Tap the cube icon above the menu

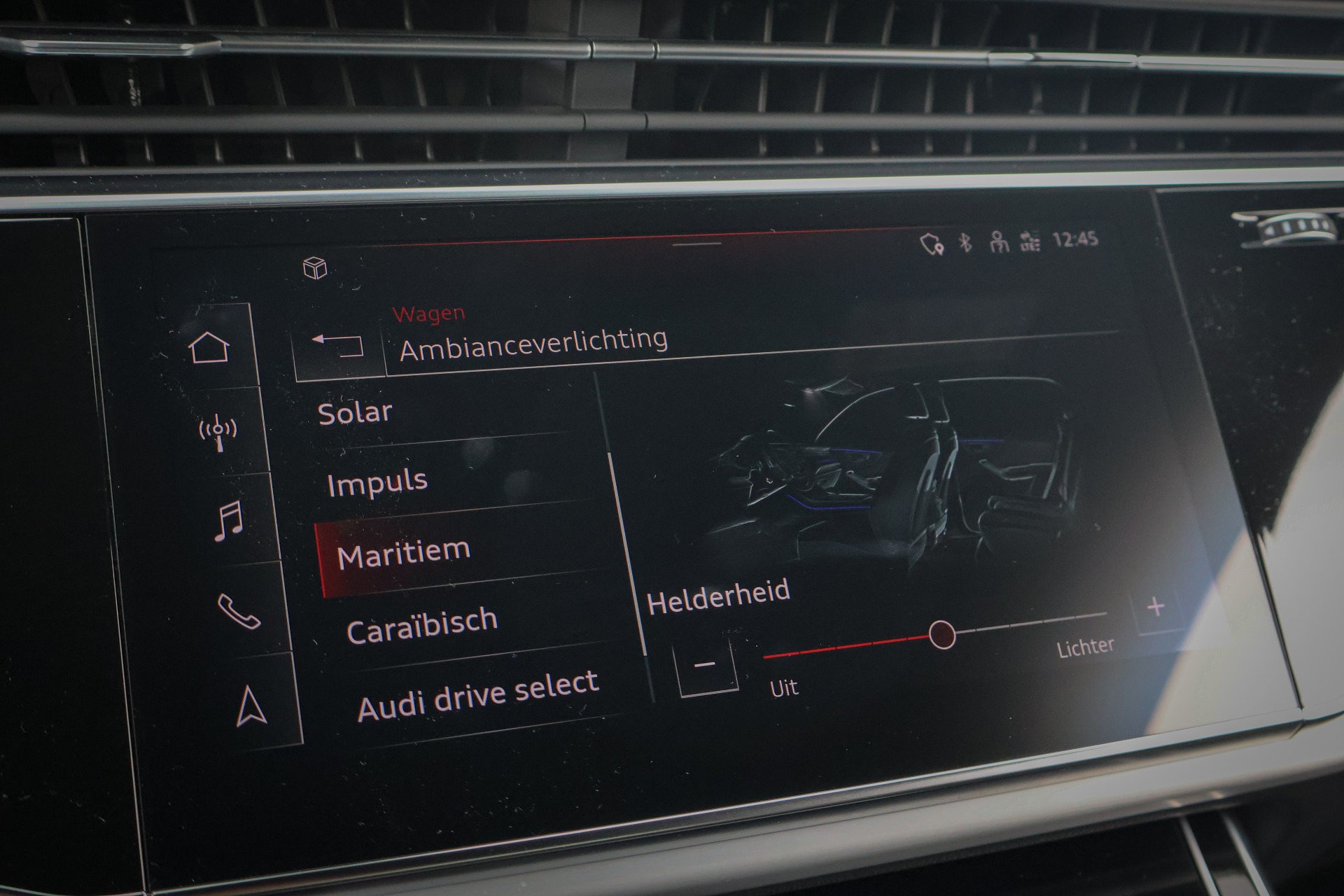(x=315, y=267)
